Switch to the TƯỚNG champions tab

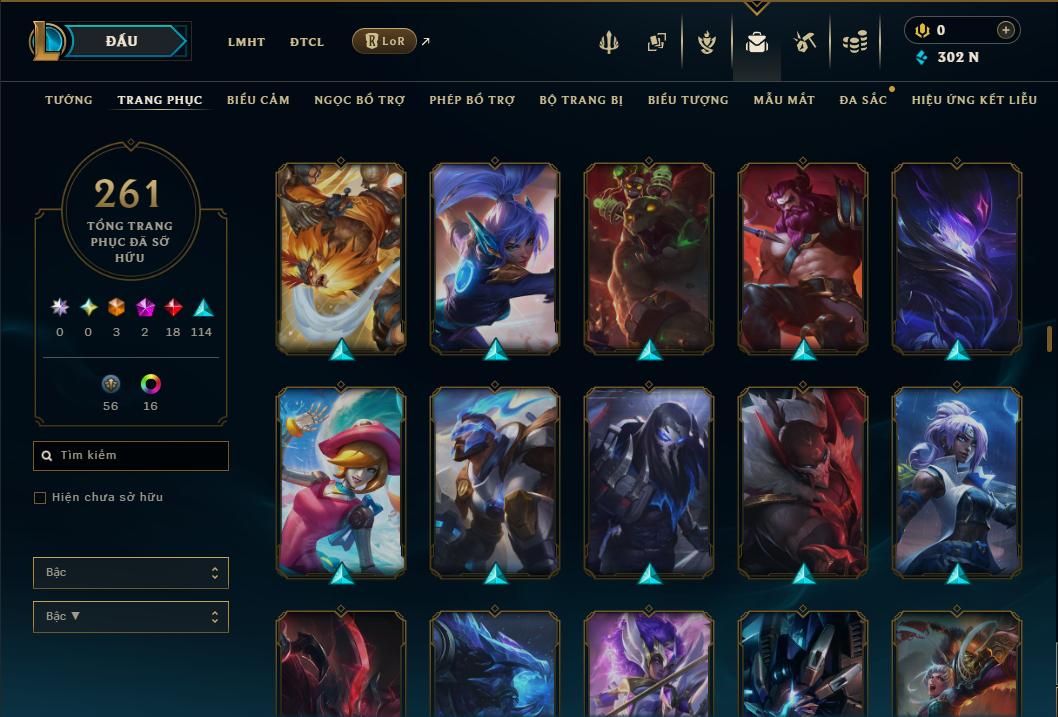69,100
